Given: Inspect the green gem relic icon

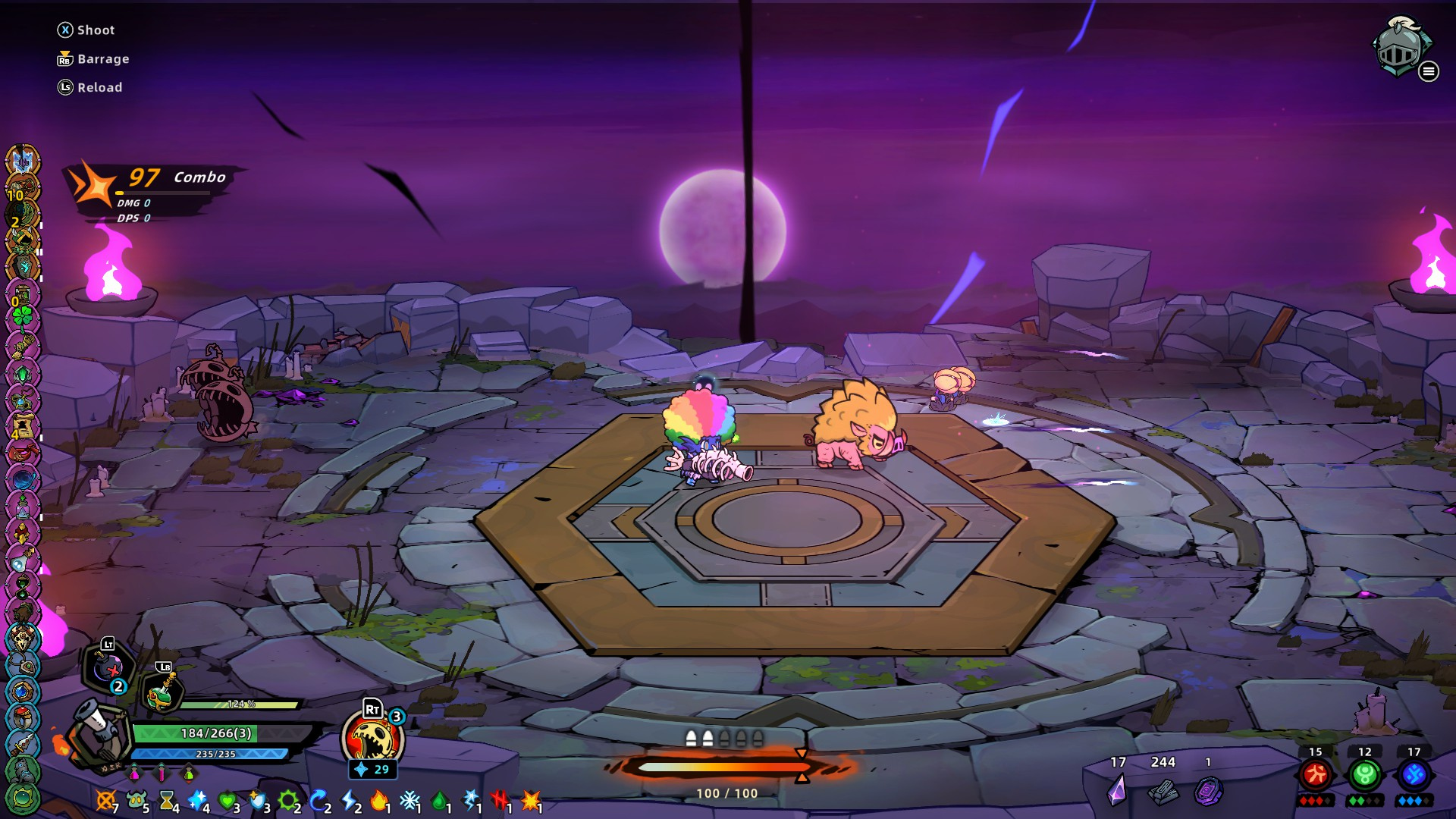Looking at the screenshot, I should coord(23,374).
